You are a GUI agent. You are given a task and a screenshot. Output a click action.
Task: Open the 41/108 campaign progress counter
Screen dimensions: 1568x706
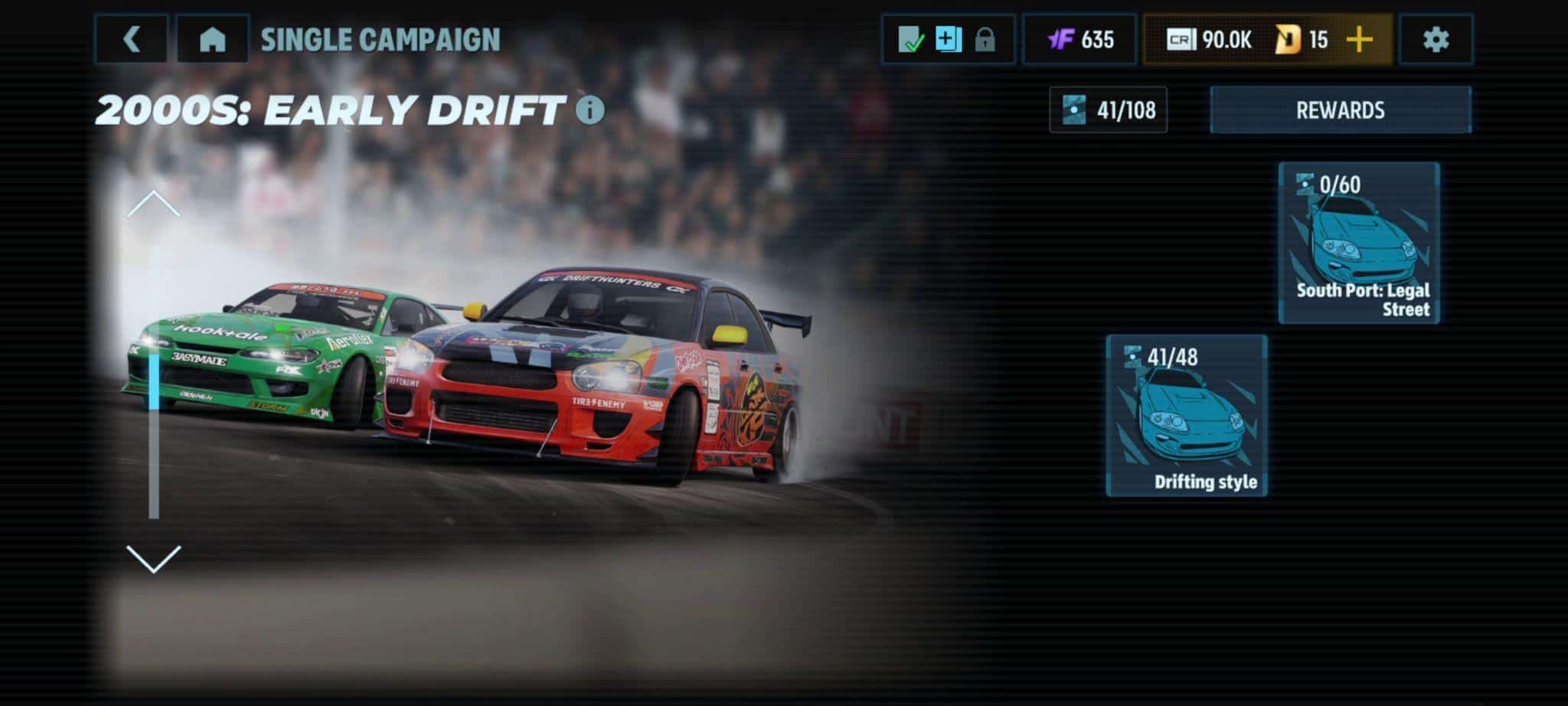1108,110
